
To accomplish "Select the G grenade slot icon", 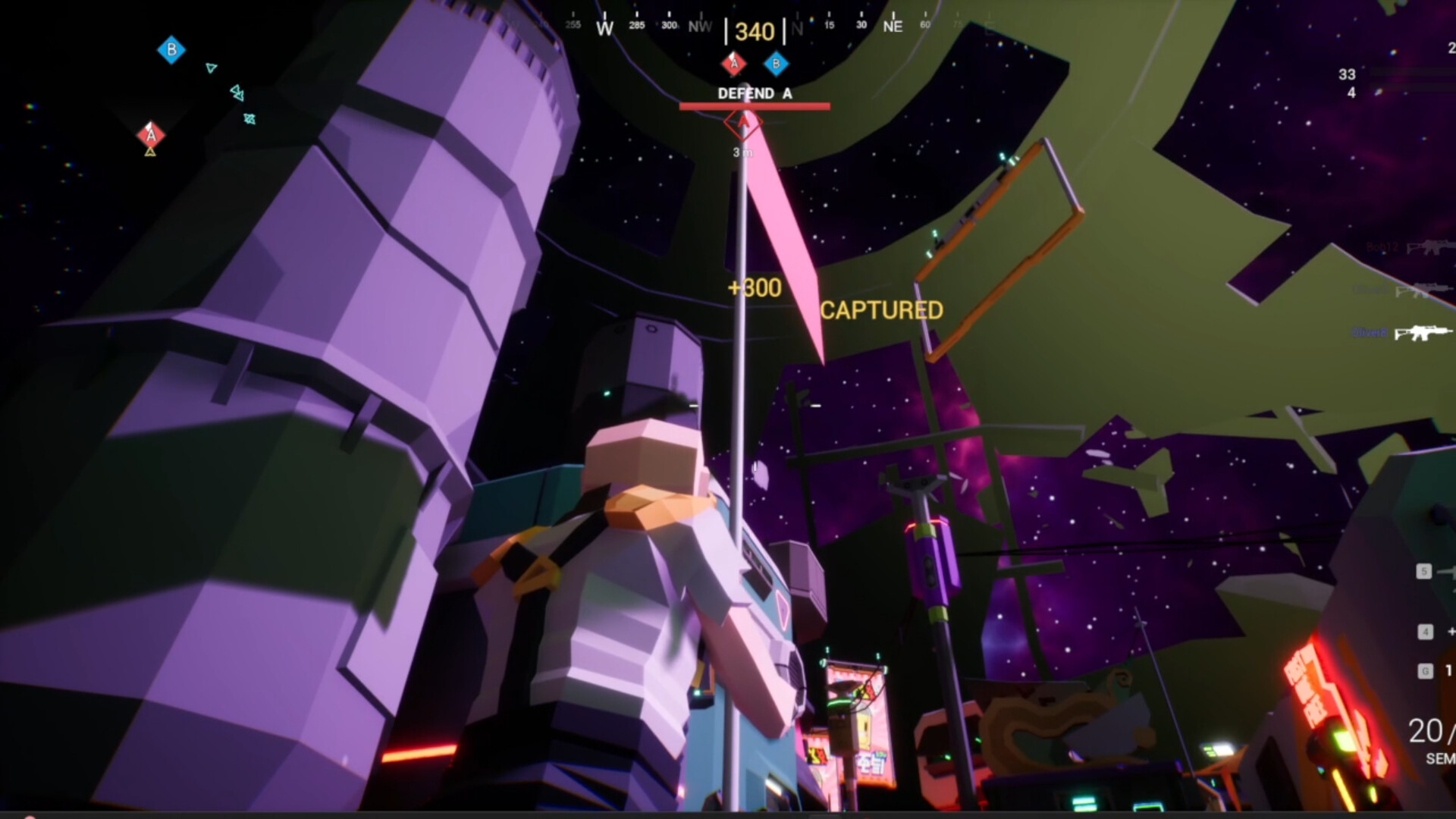I will coord(1425,671).
